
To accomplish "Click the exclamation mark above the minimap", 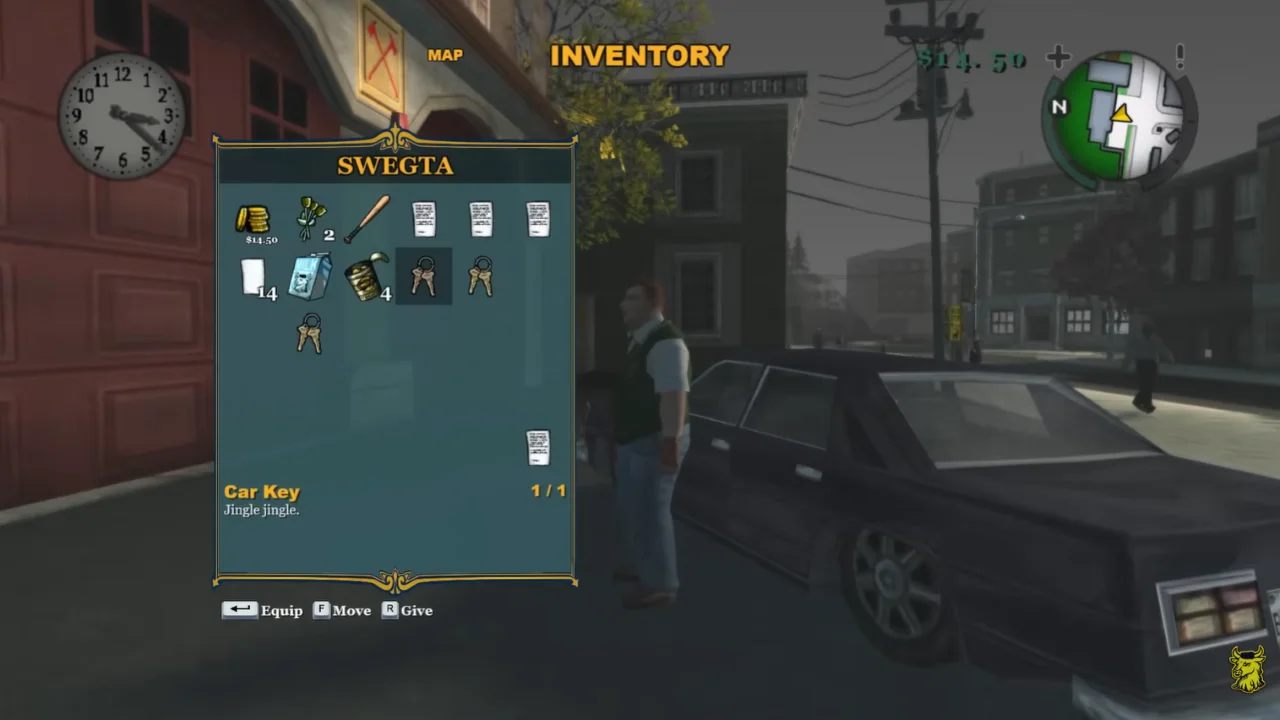I will pos(1180,57).
